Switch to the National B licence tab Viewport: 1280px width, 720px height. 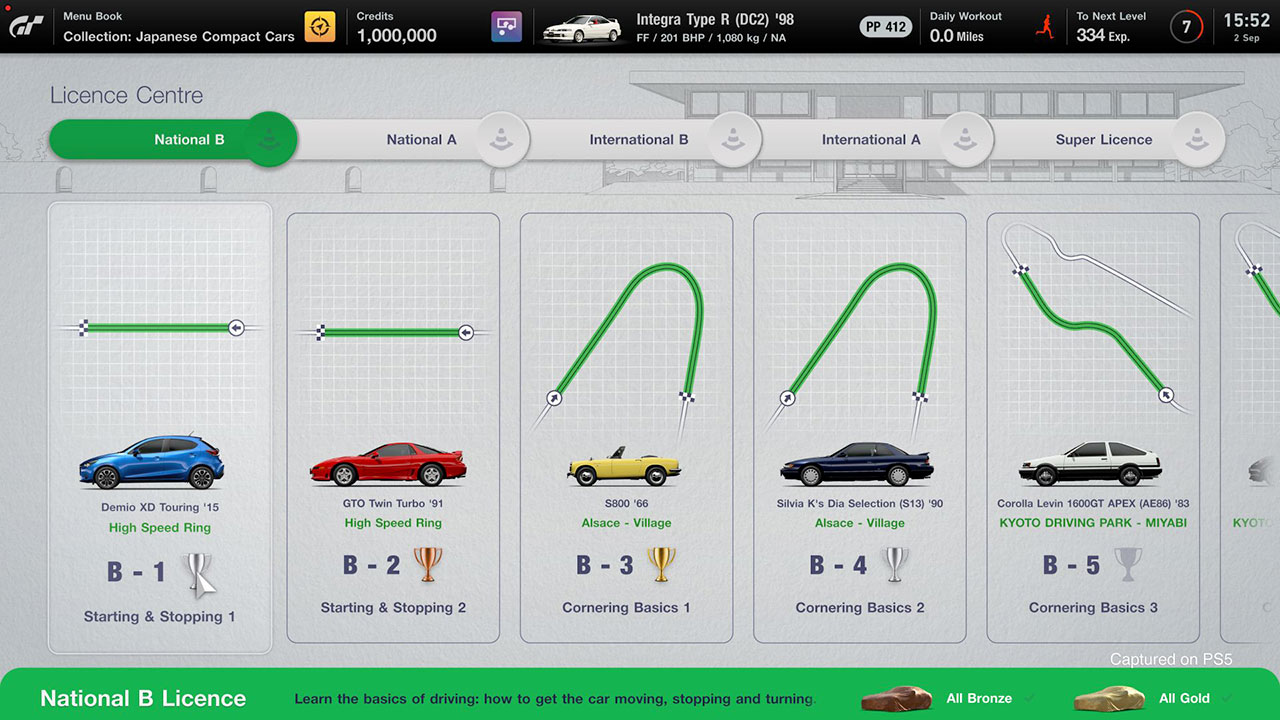click(172, 140)
